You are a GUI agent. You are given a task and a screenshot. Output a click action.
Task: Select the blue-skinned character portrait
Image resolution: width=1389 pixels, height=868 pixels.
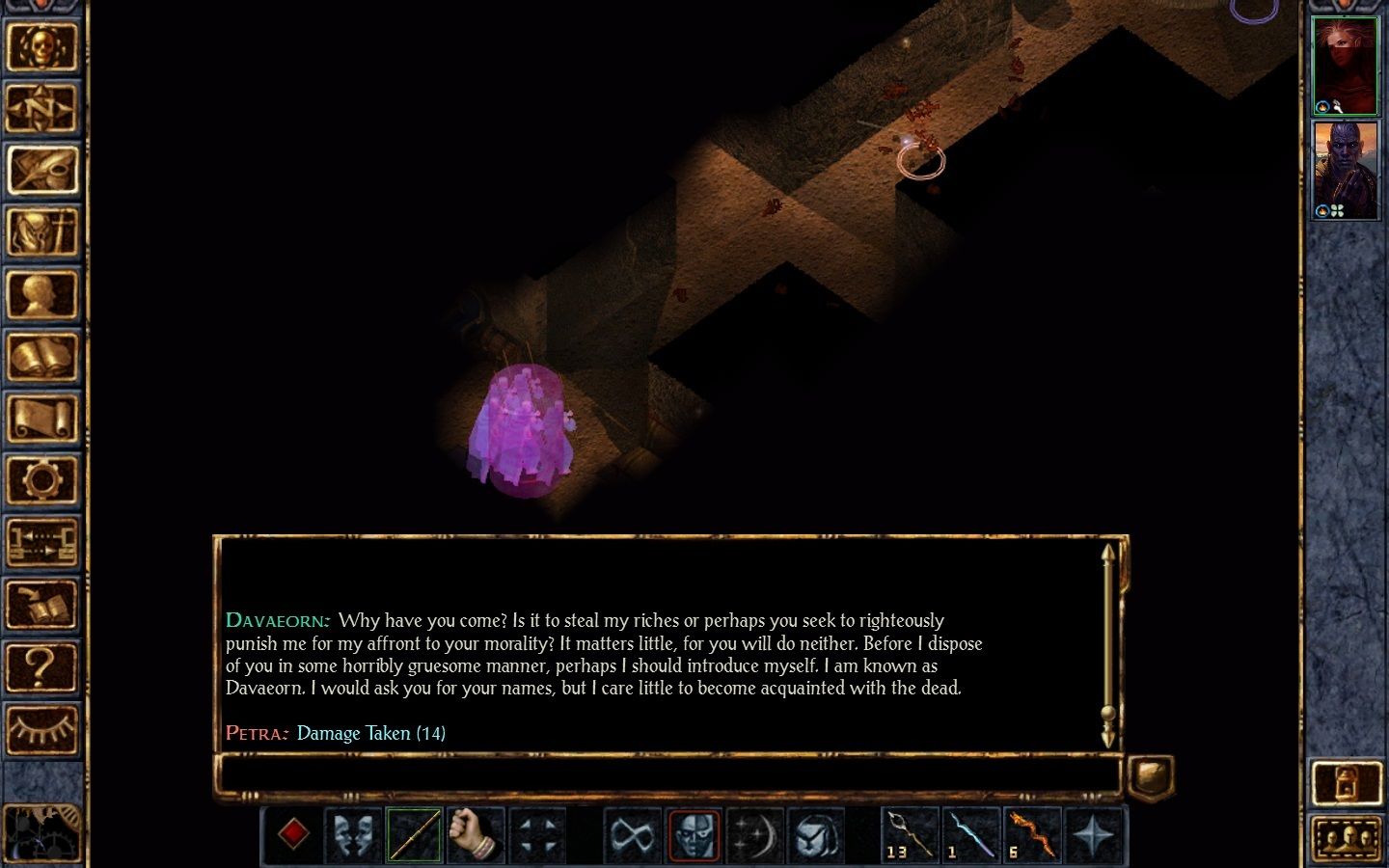(1345, 171)
